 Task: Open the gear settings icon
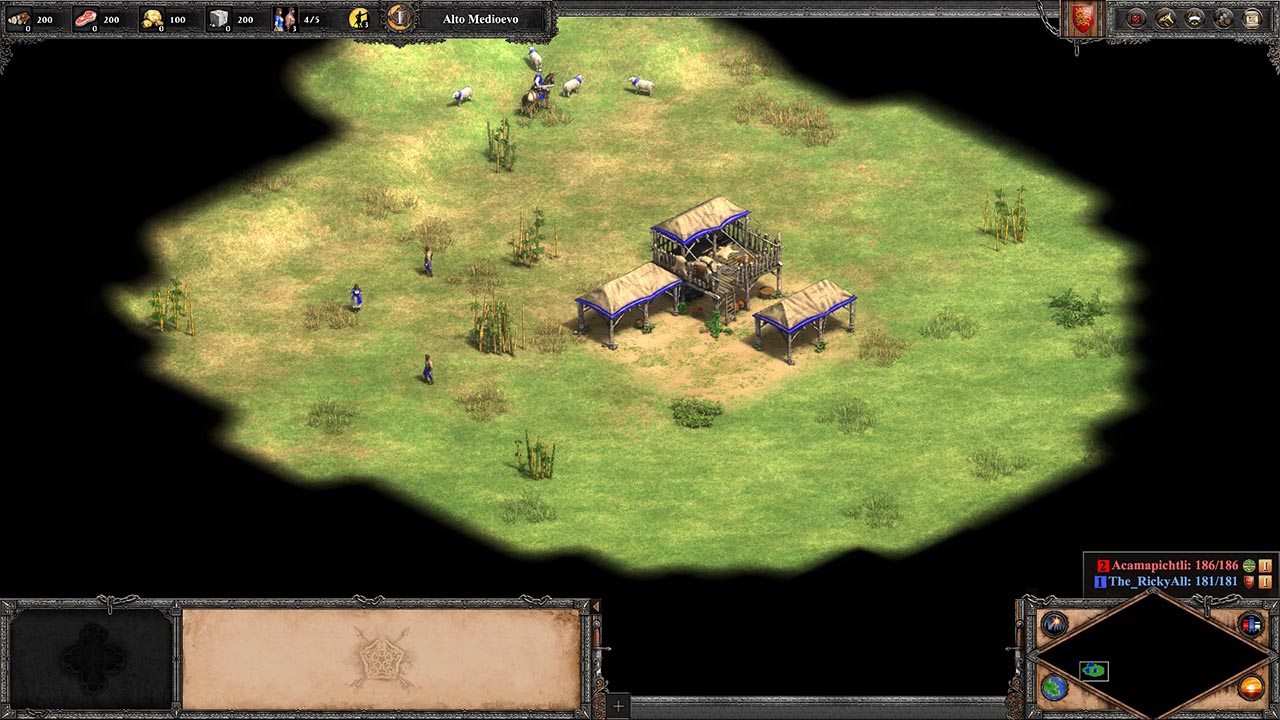pos(1223,19)
